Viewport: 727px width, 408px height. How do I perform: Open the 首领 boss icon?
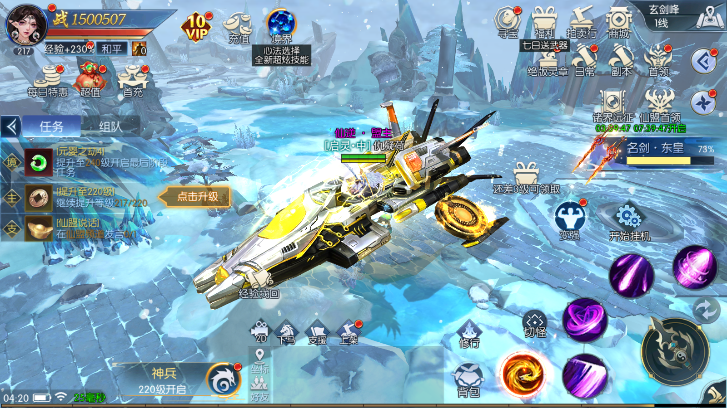[658, 58]
